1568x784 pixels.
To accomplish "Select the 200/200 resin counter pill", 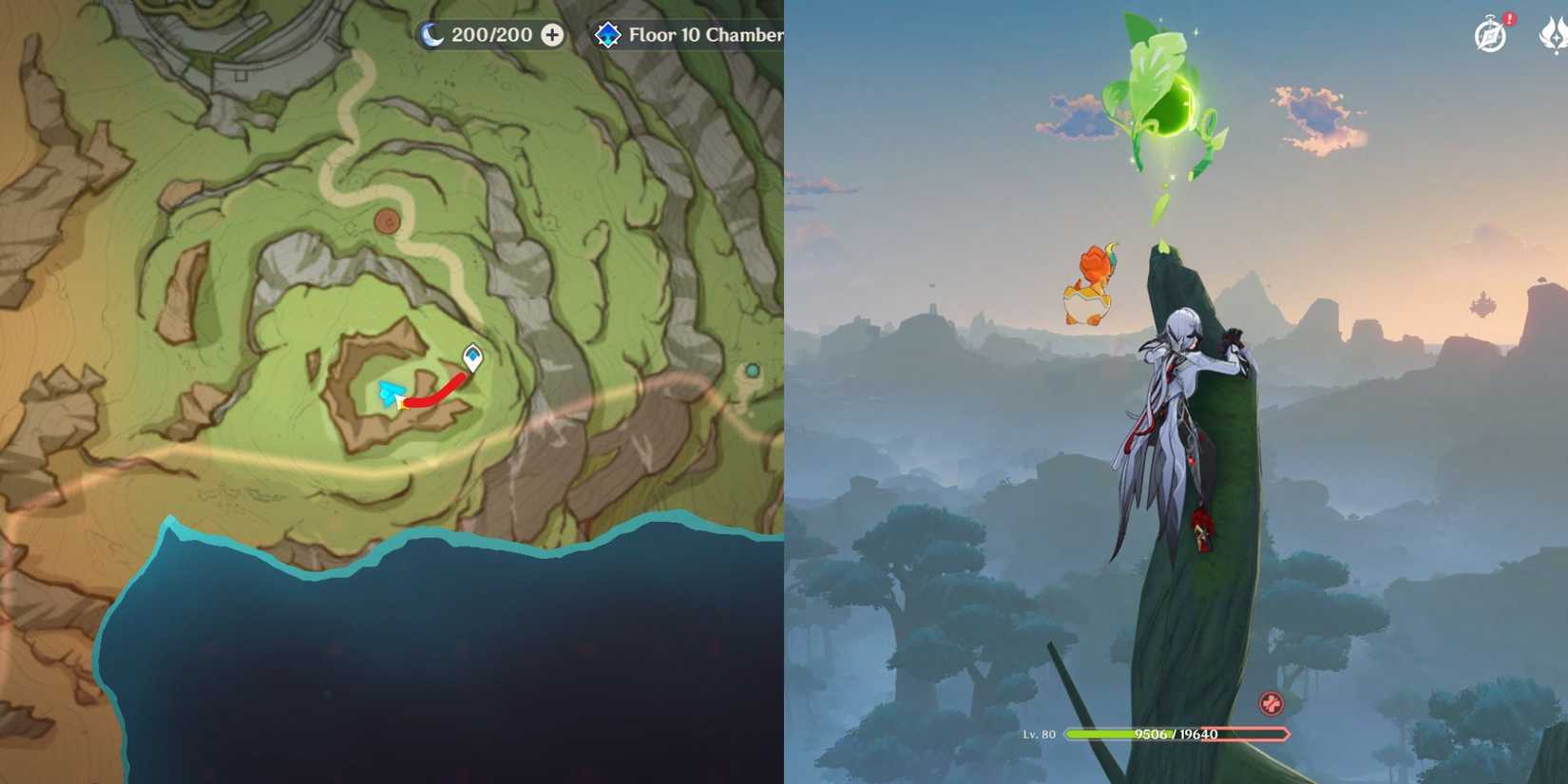I will click(x=494, y=35).
